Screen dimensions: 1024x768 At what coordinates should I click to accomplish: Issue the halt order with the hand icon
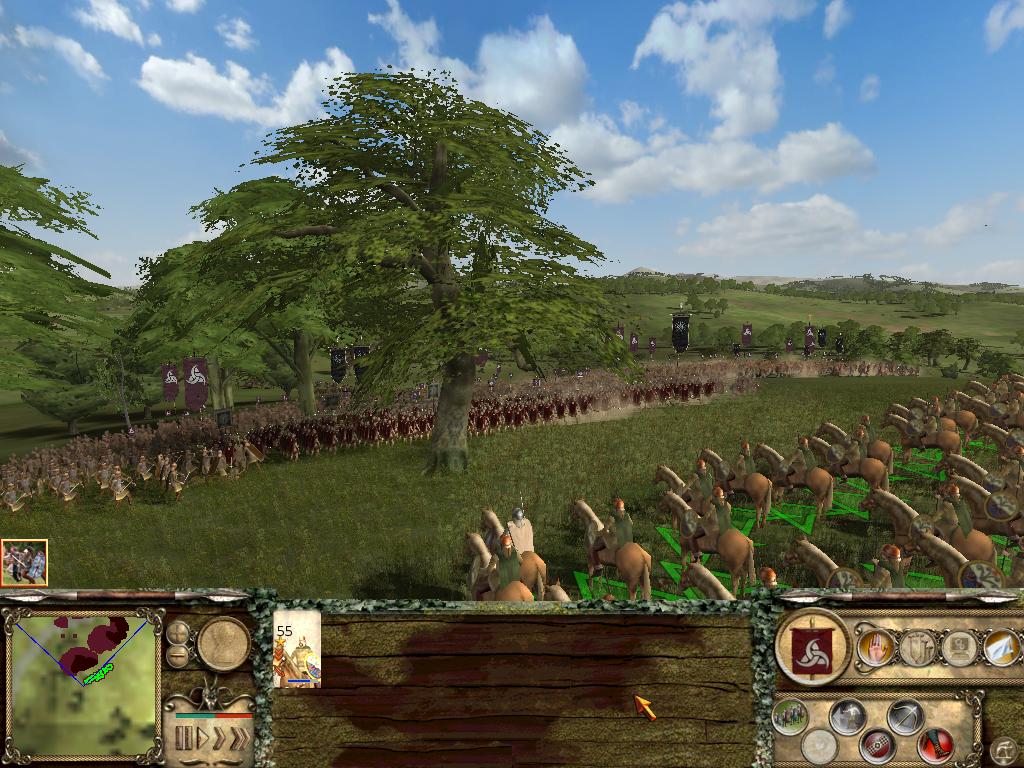pos(875,648)
